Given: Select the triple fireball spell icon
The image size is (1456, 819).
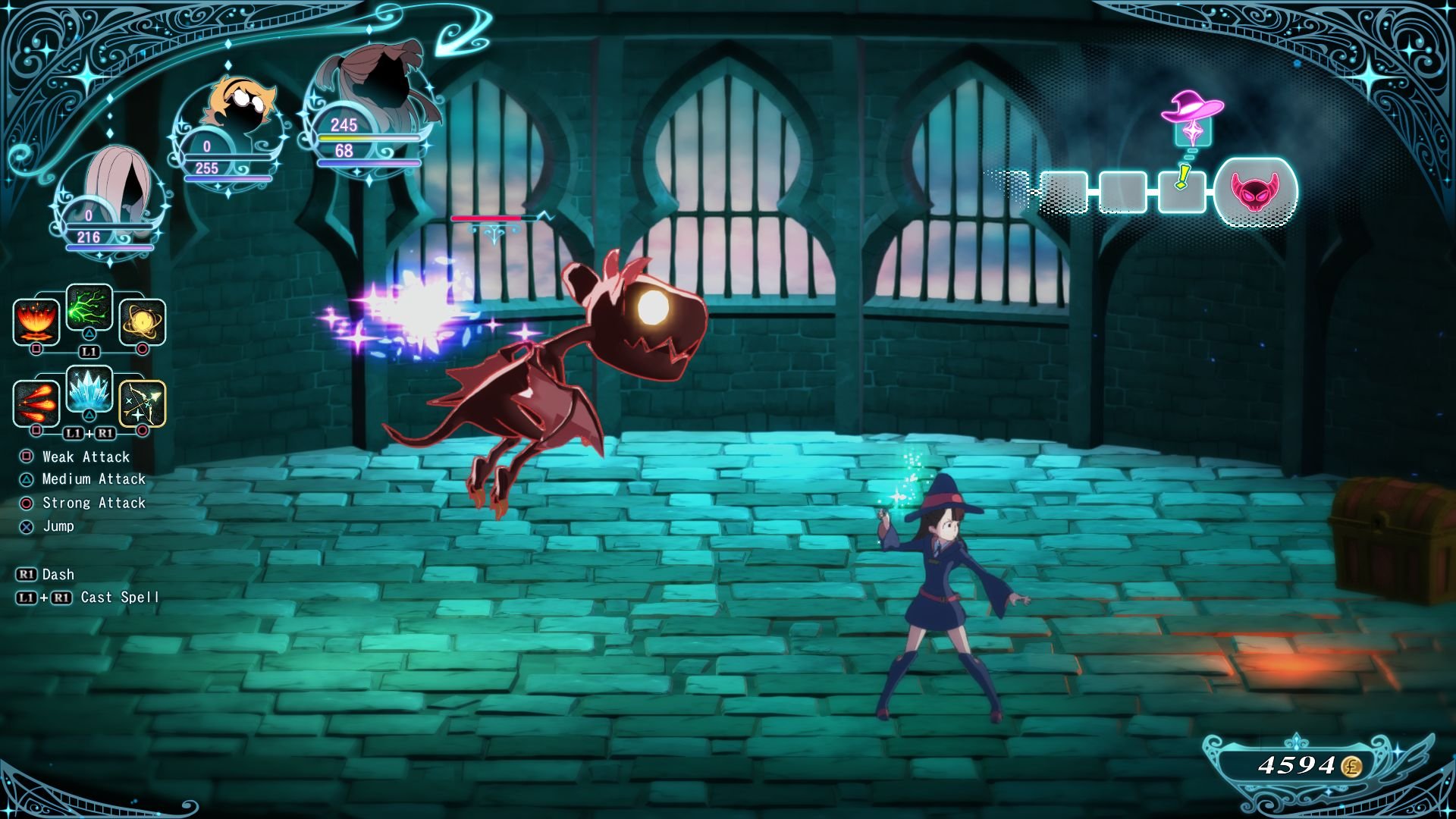Looking at the screenshot, I should [35, 403].
